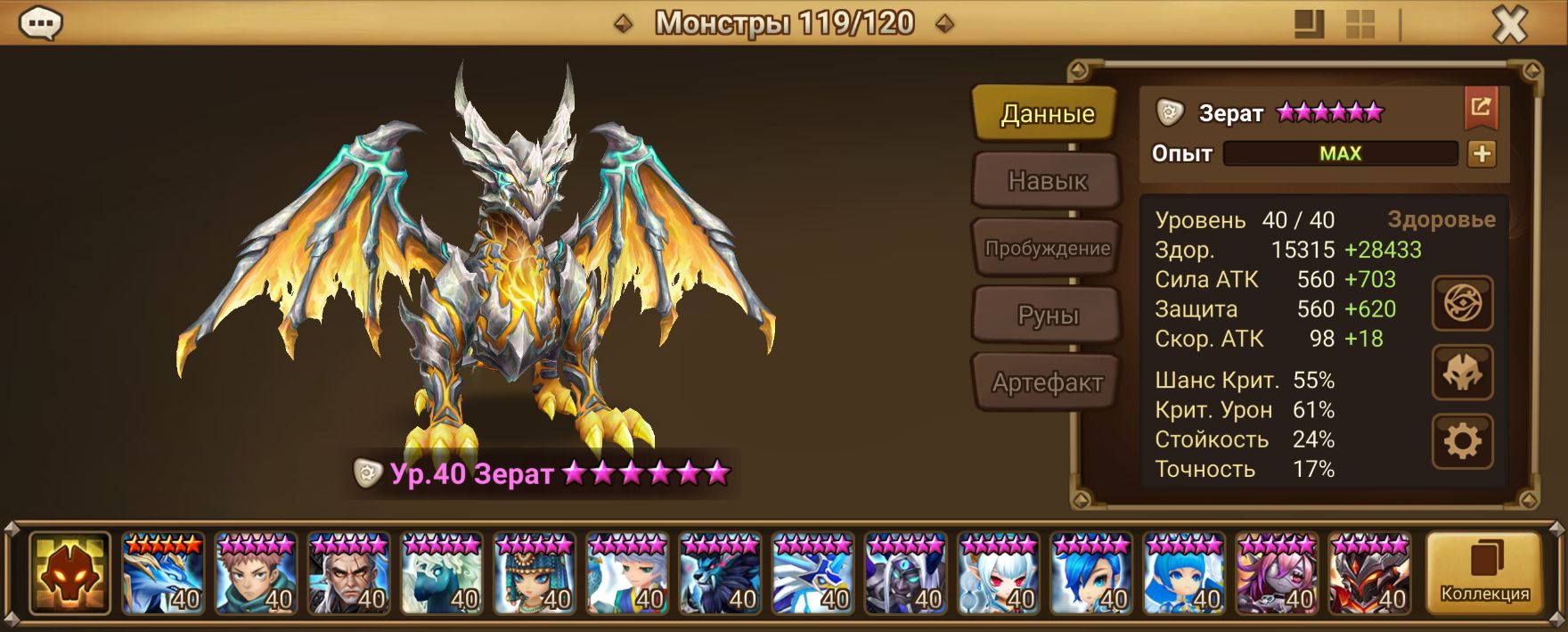Select the red-and-black armored monster thumbnail
Image resolution: width=1568 pixels, height=632 pixels.
pos(1370,573)
